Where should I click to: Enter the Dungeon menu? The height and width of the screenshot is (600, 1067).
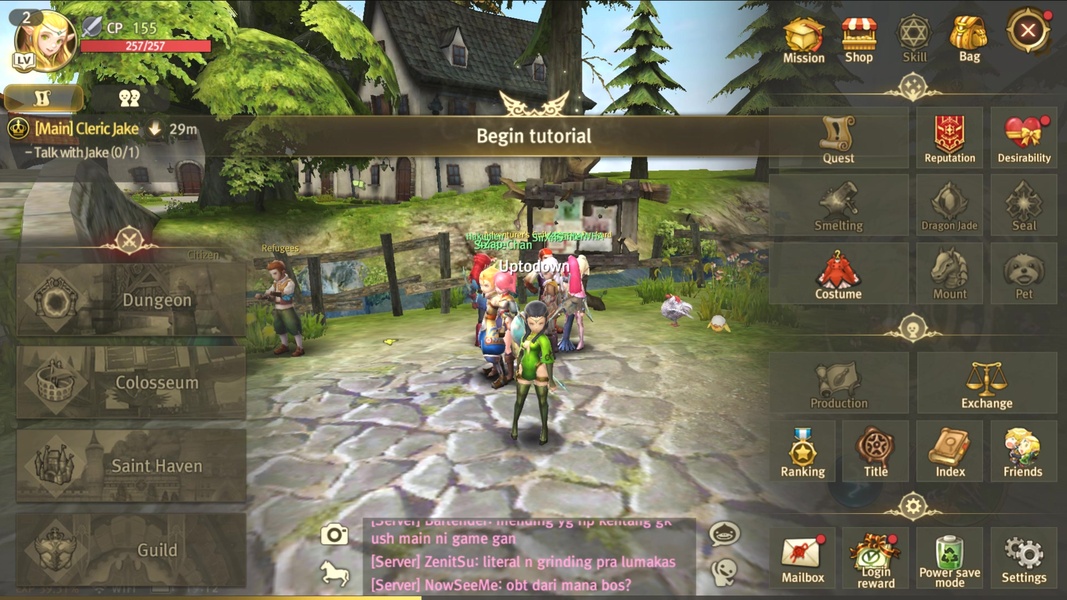point(131,300)
